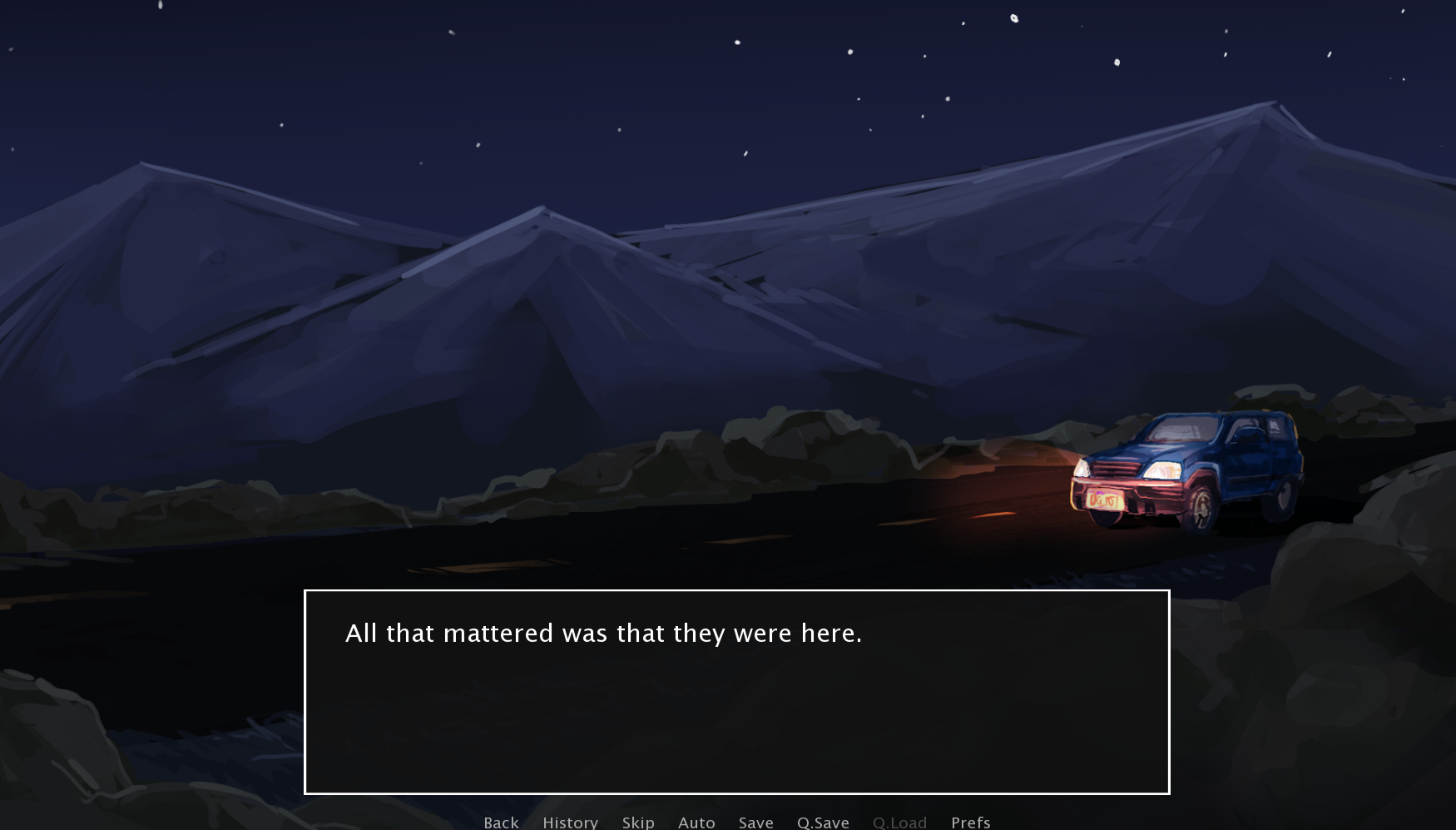1456x830 pixels.
Task: Click Prefs at the bottom right
Action: pos(970,823)
